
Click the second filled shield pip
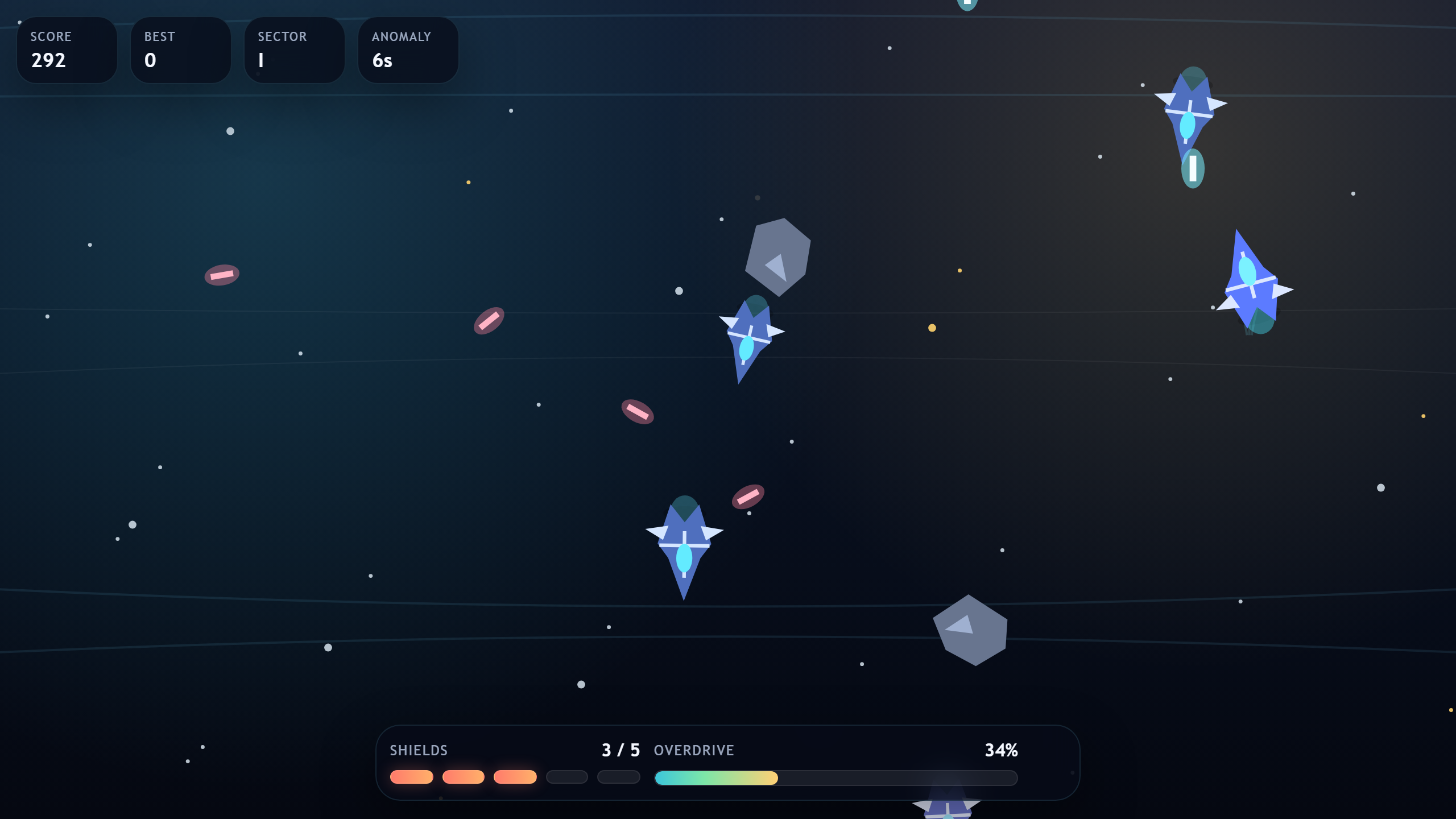click(x=464, y=777)
